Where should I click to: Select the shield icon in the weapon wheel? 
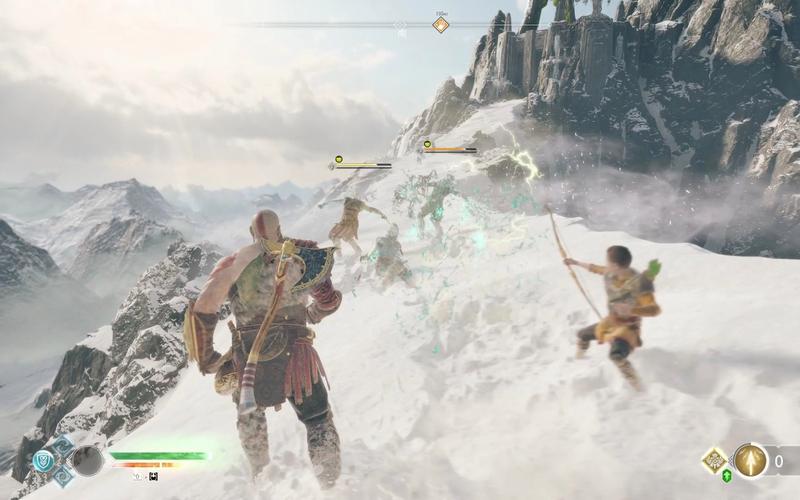[x=43, y=460]
